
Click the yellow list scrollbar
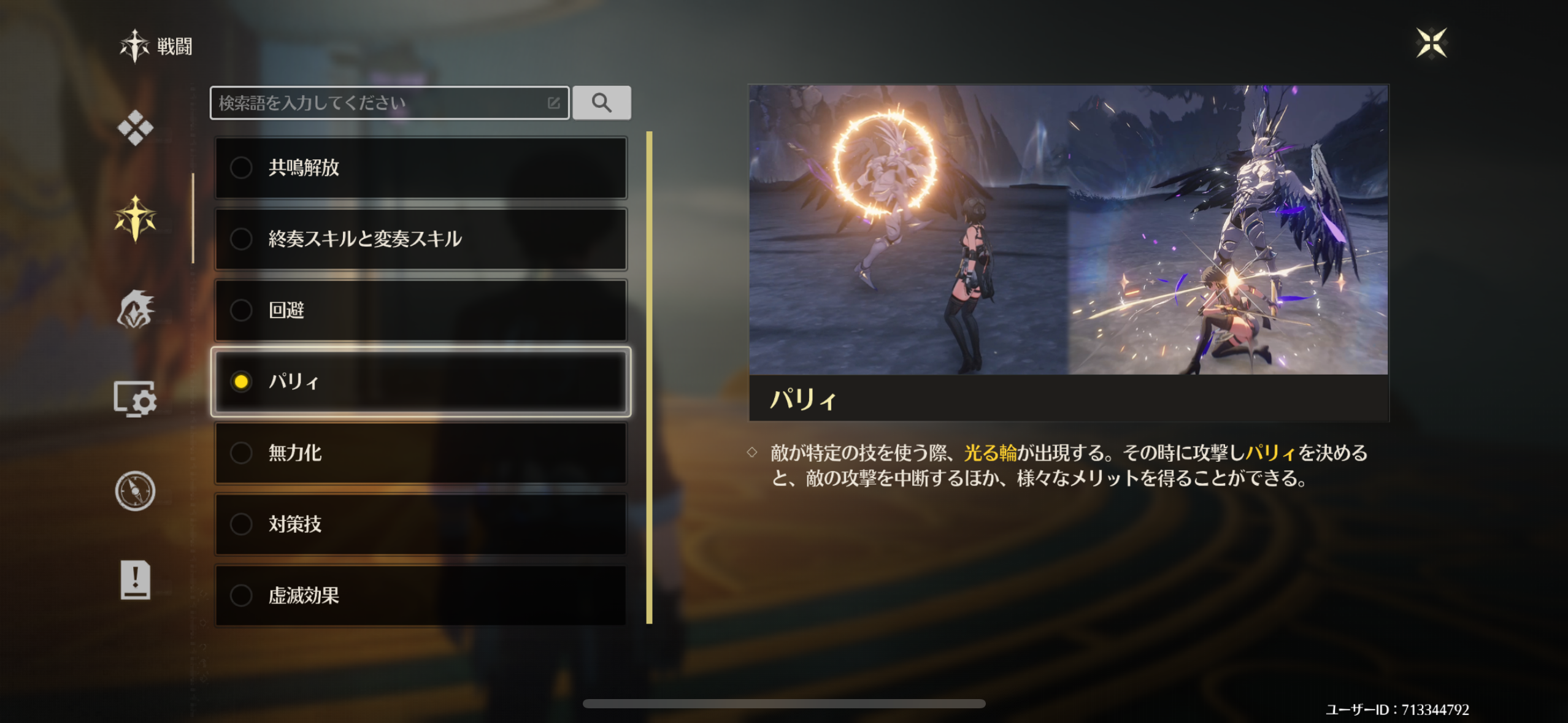[x=649, y=377]
